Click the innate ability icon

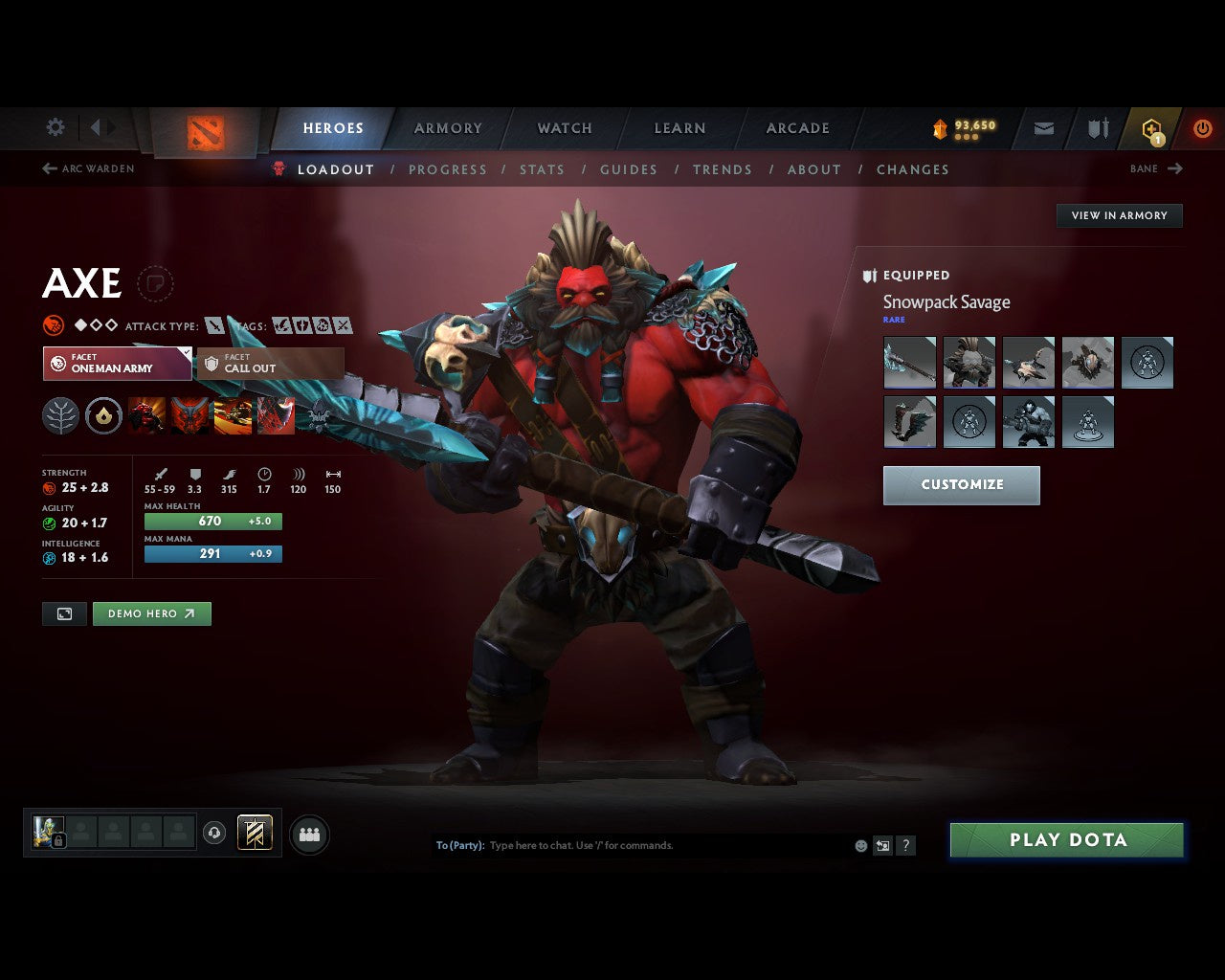[x=103, y=415]
